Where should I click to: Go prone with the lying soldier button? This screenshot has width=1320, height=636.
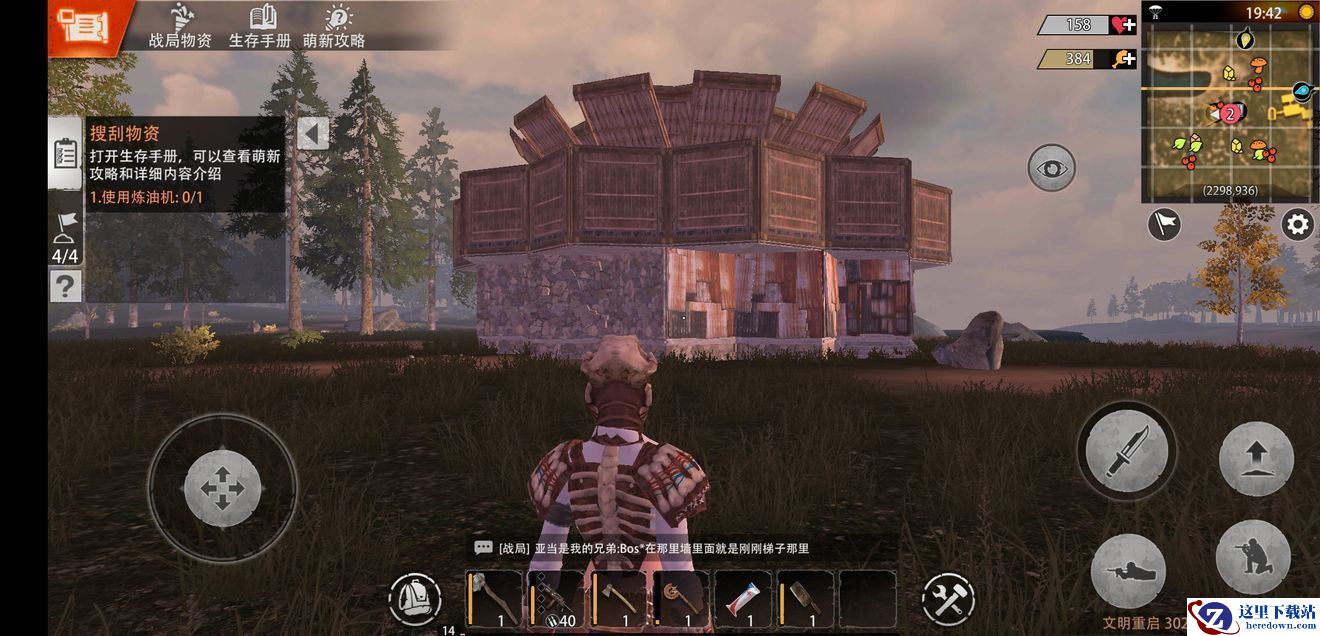1128,571
